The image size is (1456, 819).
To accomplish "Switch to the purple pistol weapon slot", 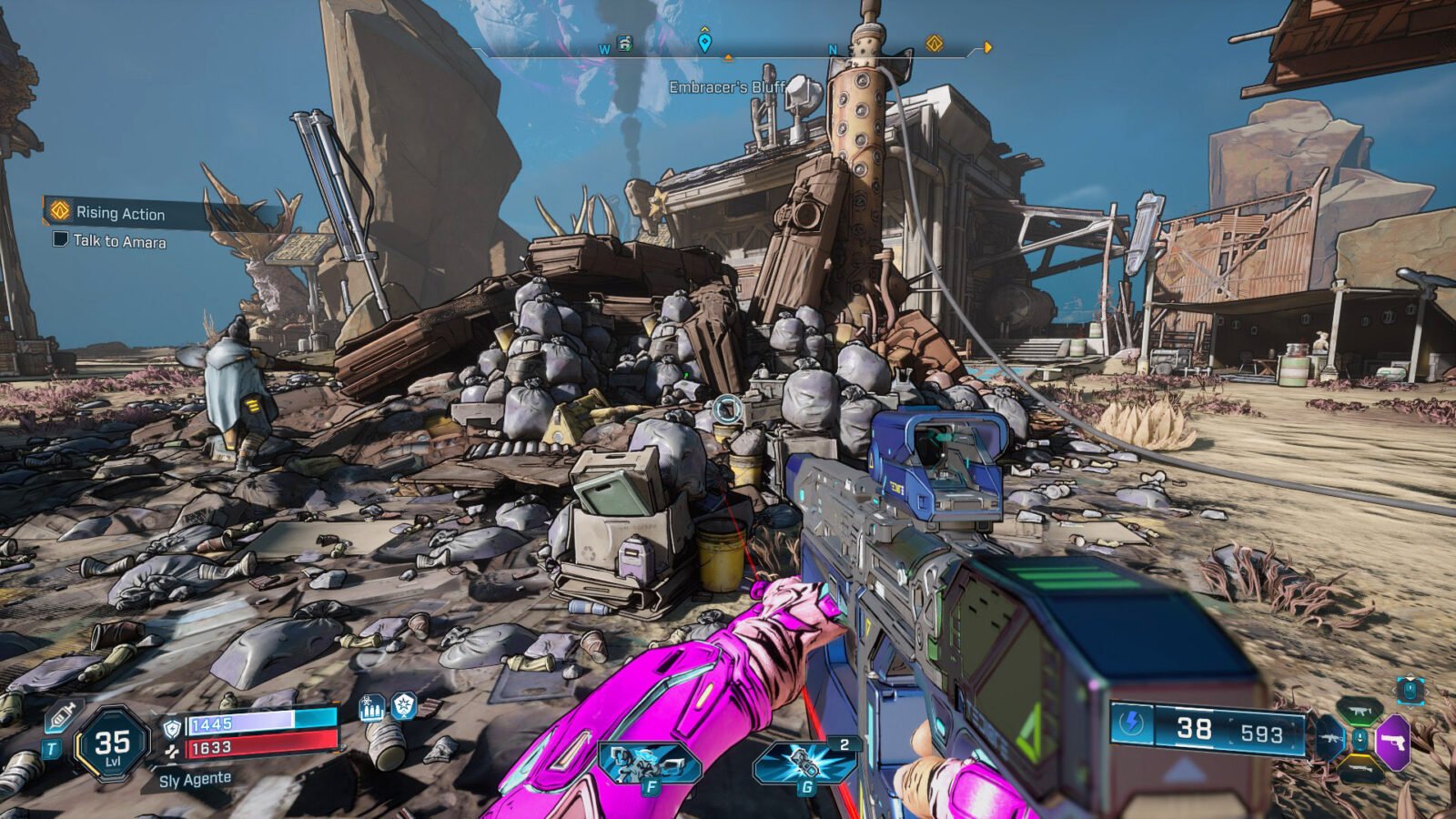I will 1393,742.
